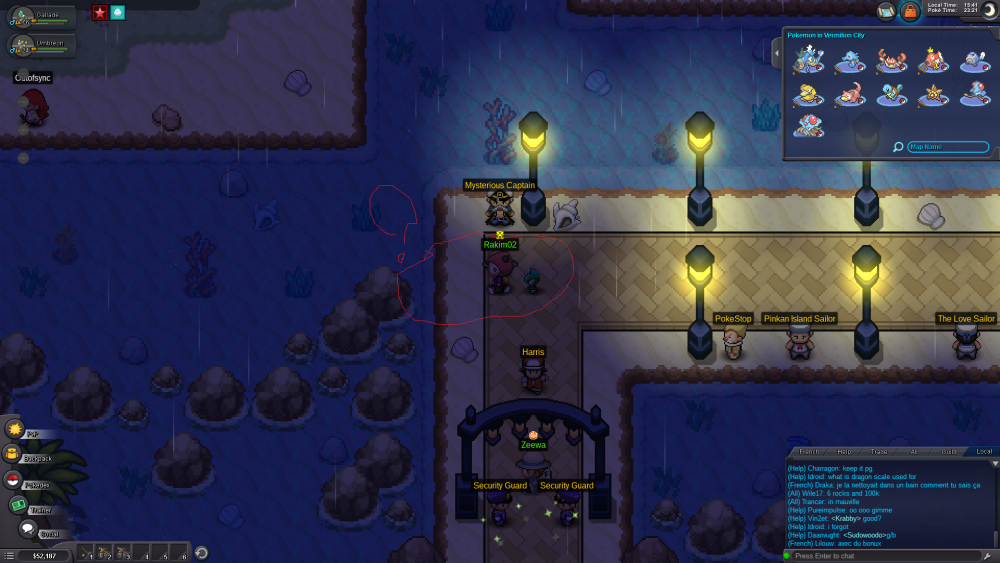Switch to the Local chat tab
The height and width of the screenshot is (563, 1000).
[x=984, y=452]
